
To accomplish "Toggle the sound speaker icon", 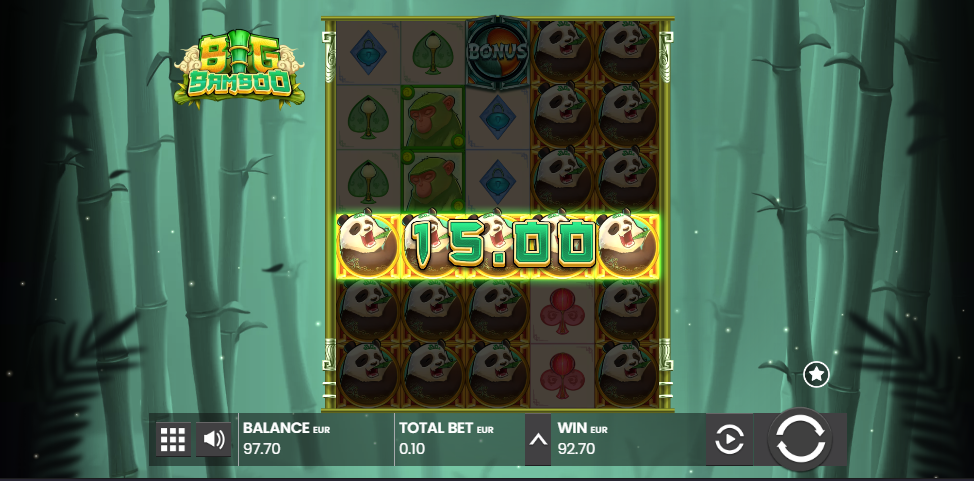I will [213, 439].
